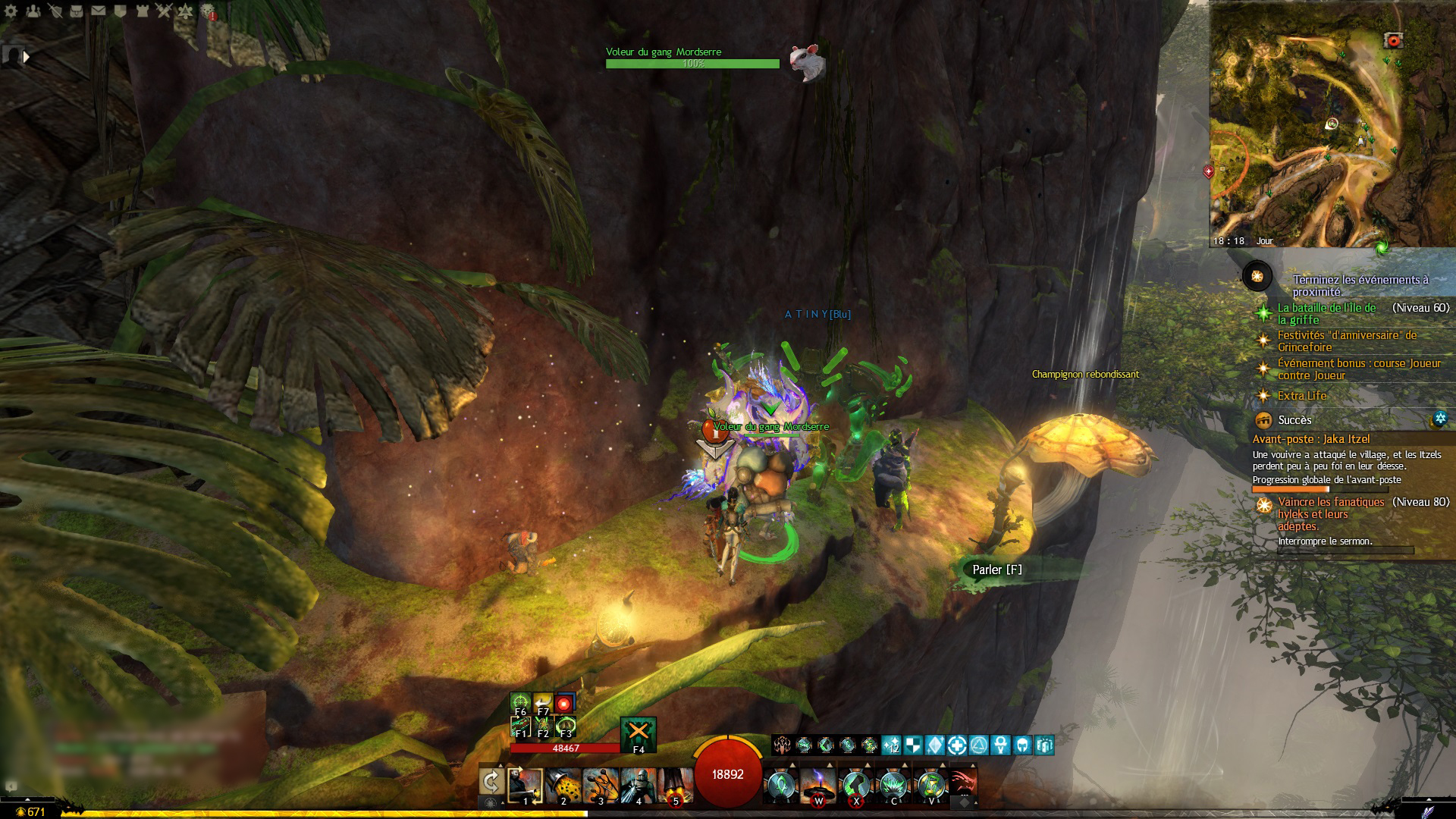Open the hero panel sword-and-shield icon
1456x819 pixels.
click(x=55, y=11)
